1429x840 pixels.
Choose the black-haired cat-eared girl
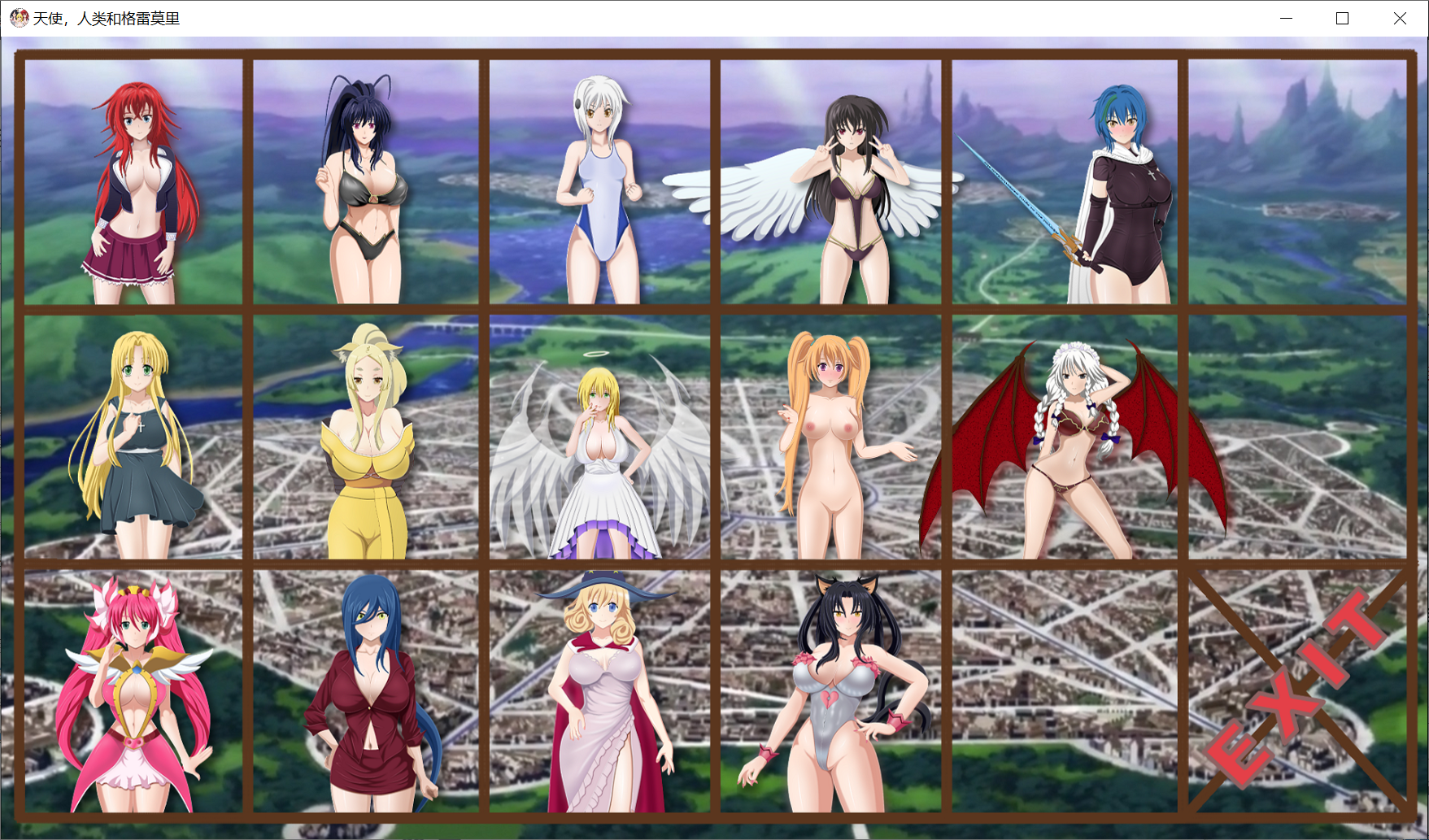[x=830, y=691]
